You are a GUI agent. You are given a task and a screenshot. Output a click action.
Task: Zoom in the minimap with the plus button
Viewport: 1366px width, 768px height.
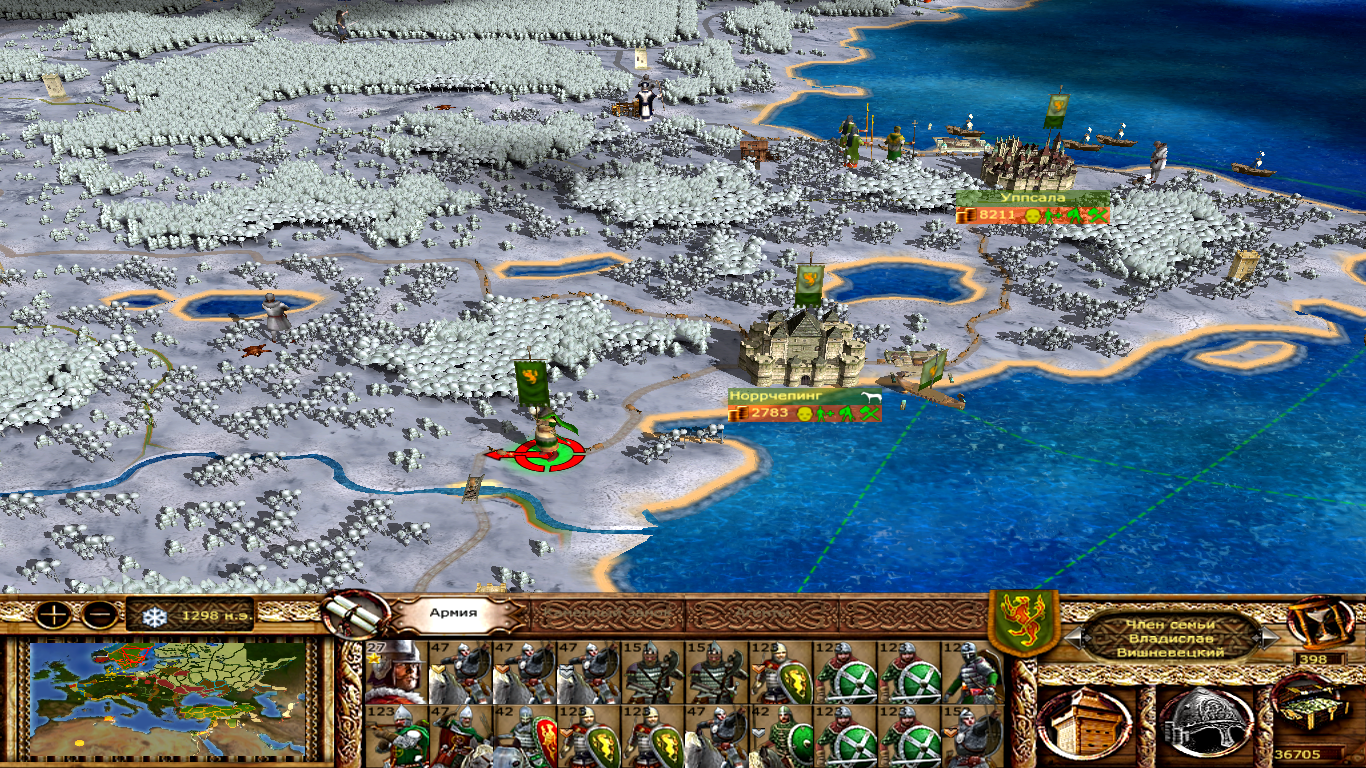point(52,615)
